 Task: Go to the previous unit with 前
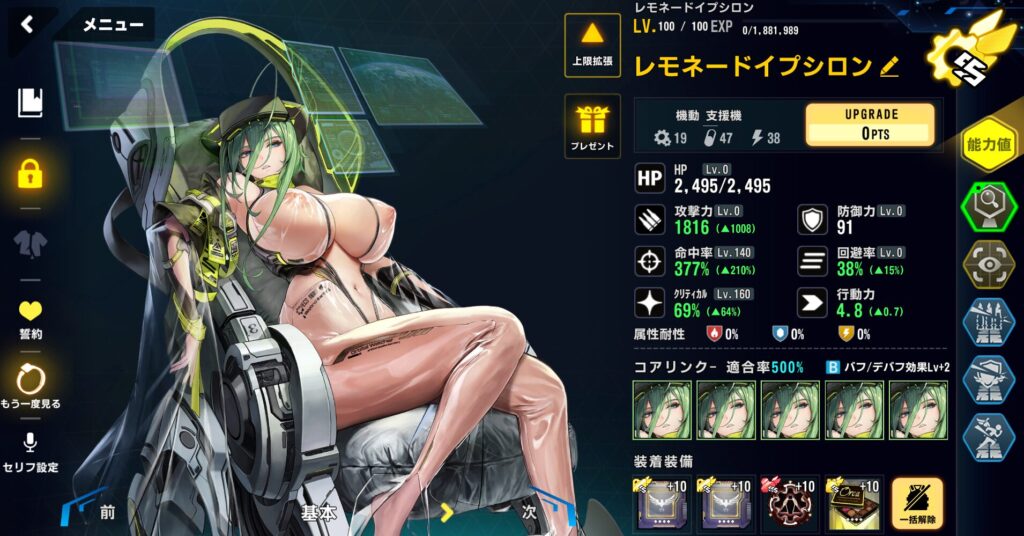click(106, 512)
